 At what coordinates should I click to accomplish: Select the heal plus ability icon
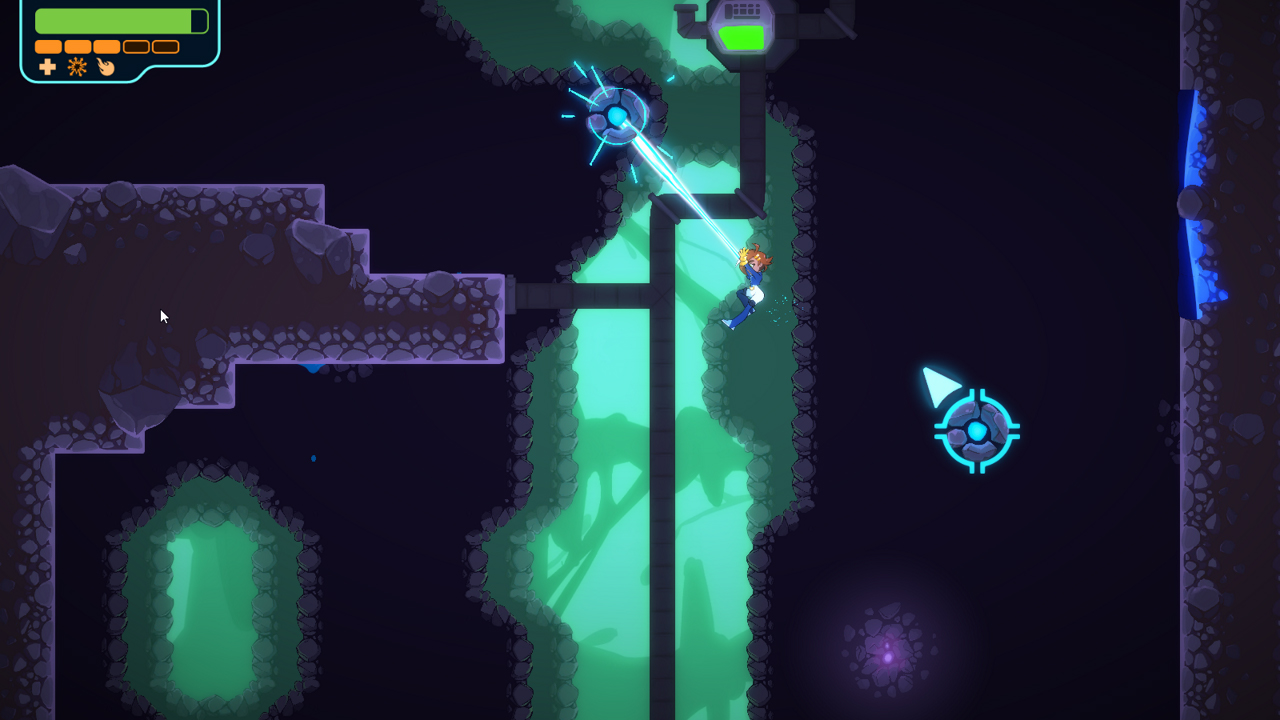[46, 66]
